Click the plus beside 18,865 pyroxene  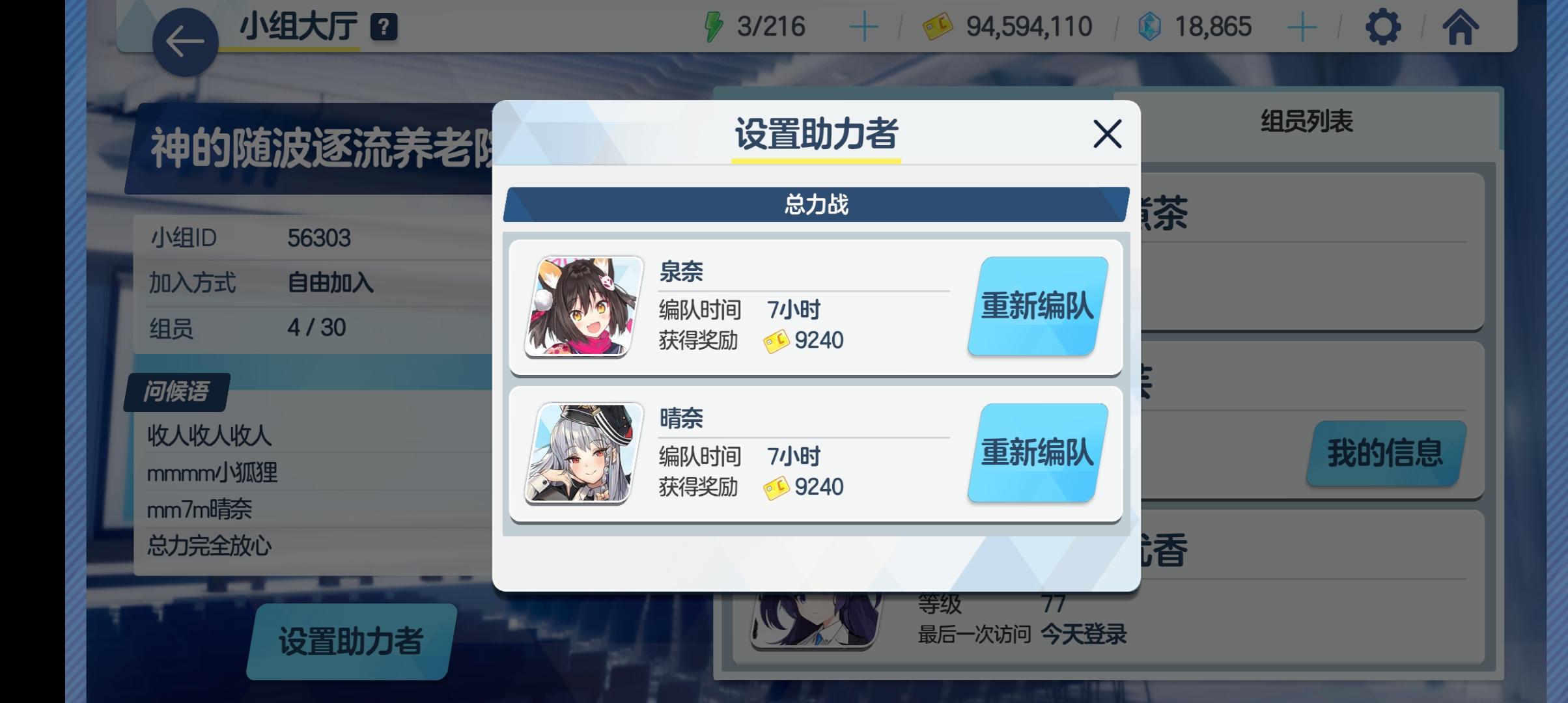coord(1301,27)
